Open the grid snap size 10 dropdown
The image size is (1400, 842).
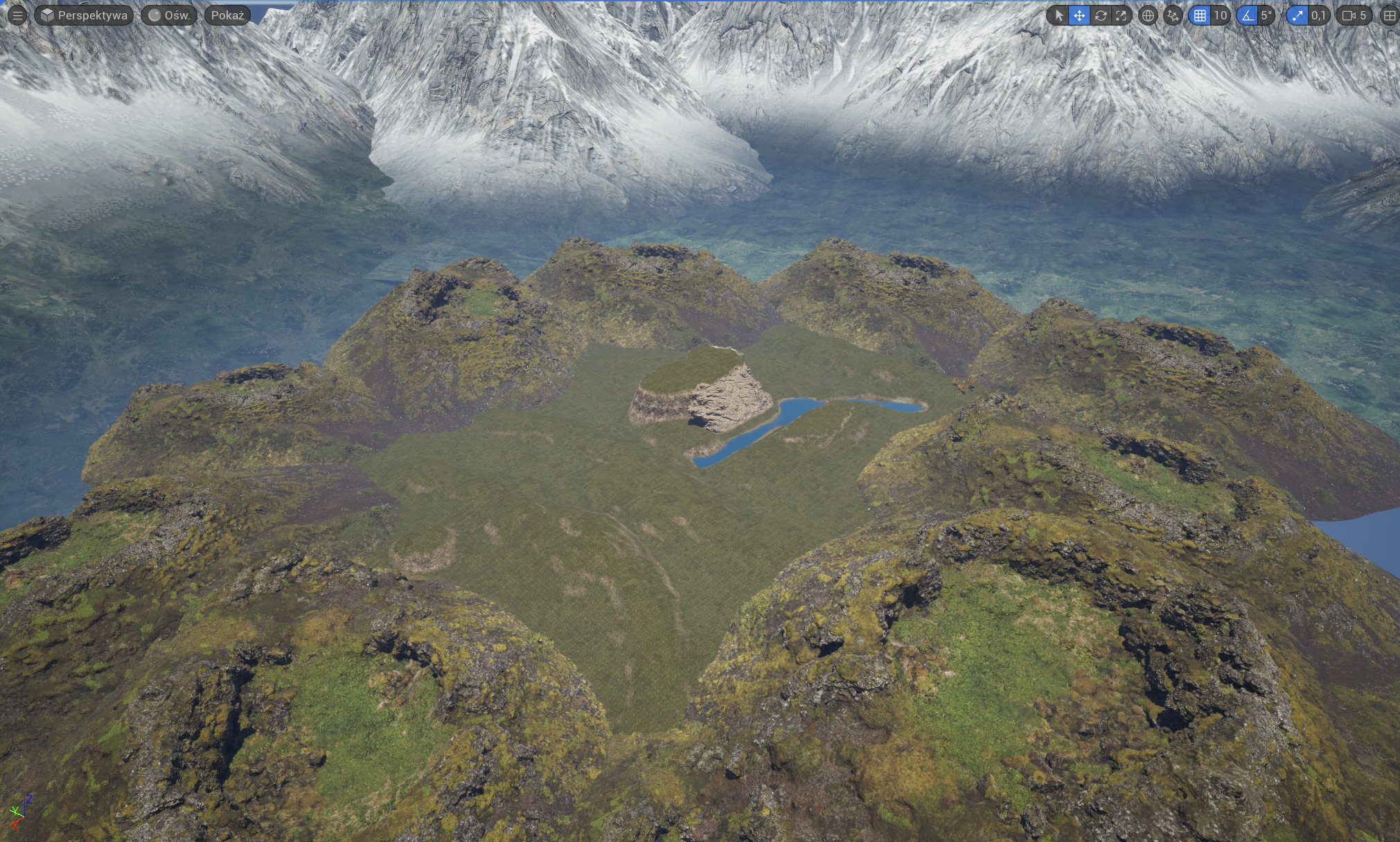(1220, 15)
